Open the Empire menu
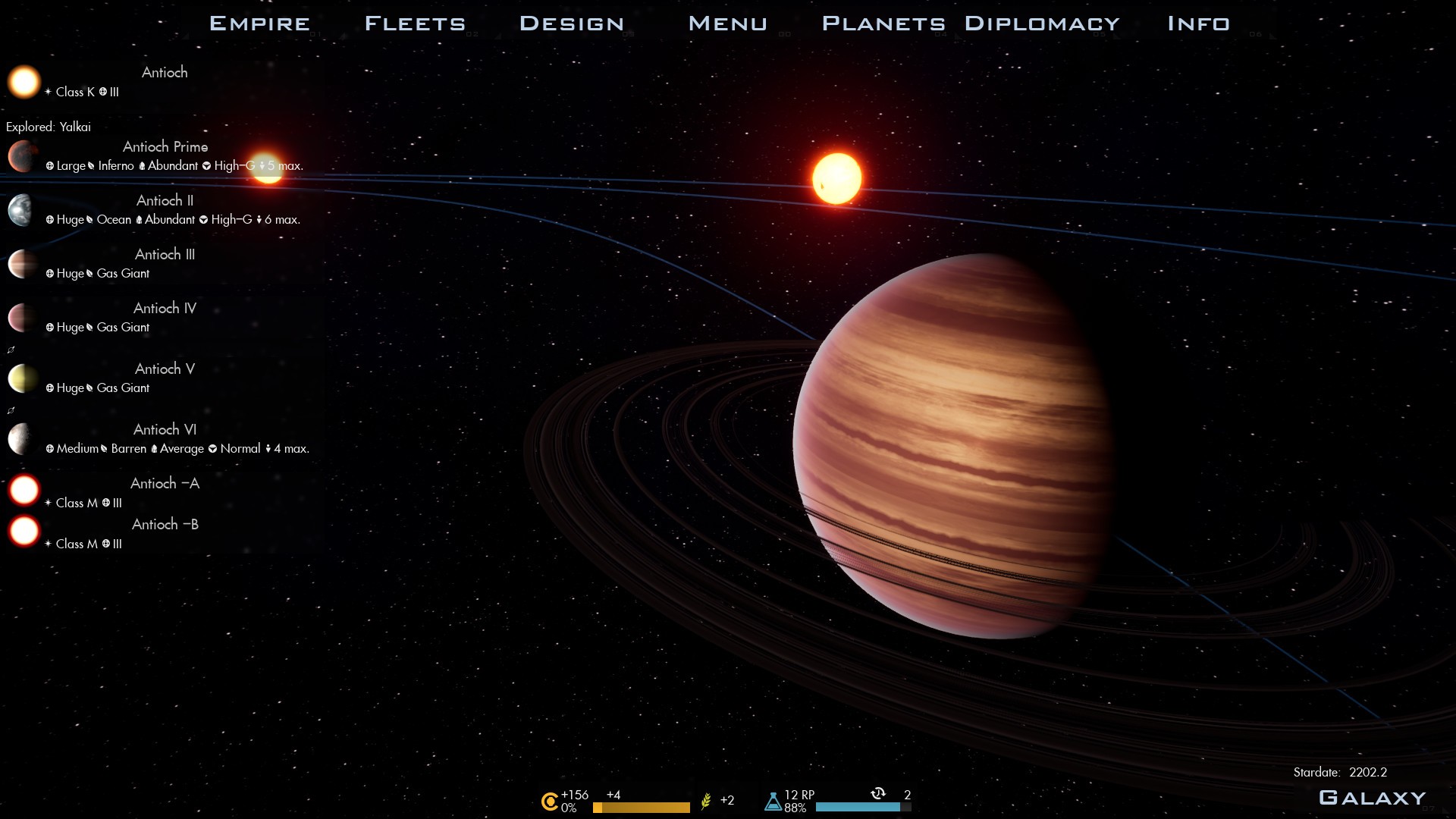 click(259, 24)
